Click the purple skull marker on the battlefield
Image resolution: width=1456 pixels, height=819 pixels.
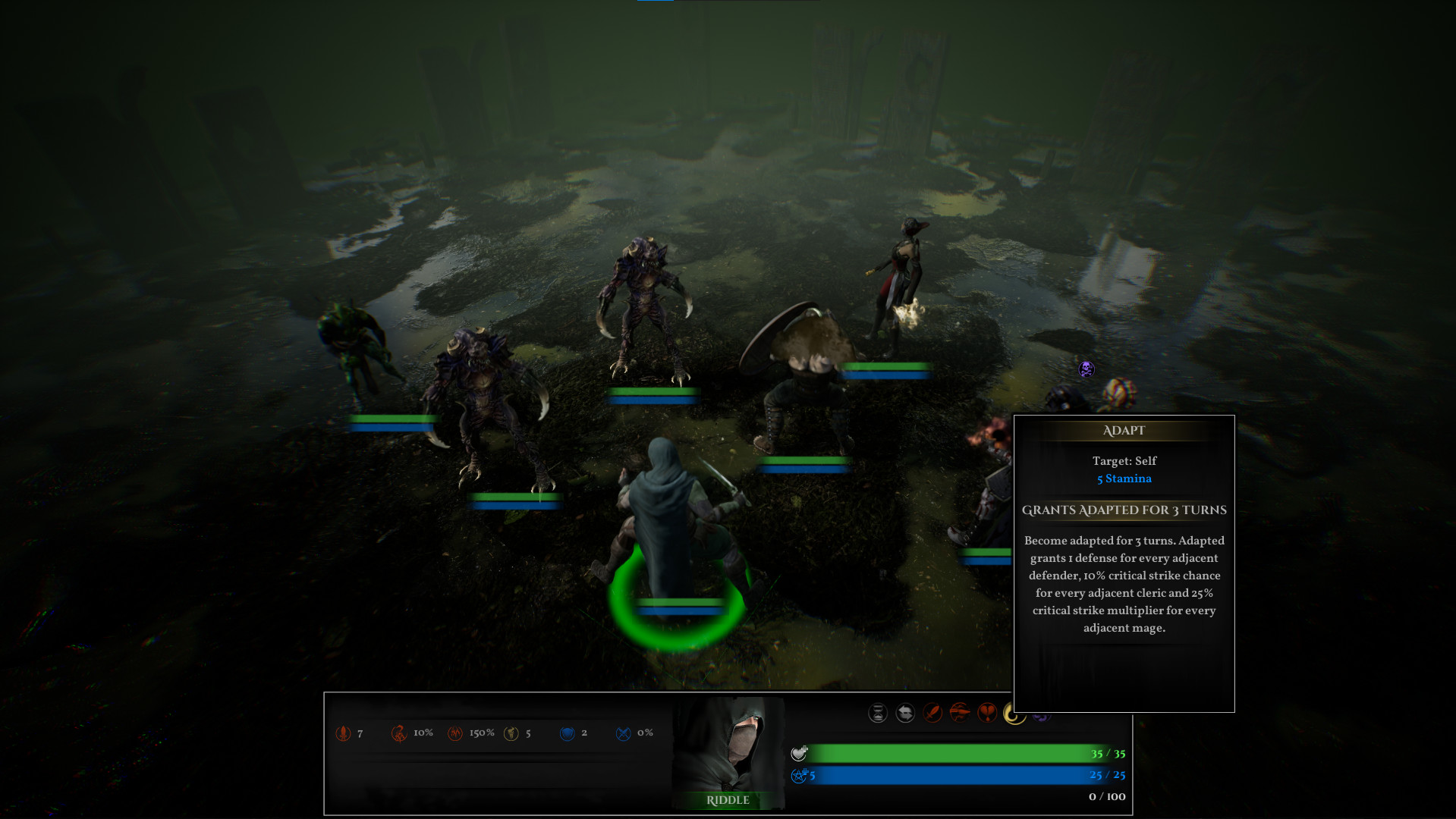point(1085,369)
